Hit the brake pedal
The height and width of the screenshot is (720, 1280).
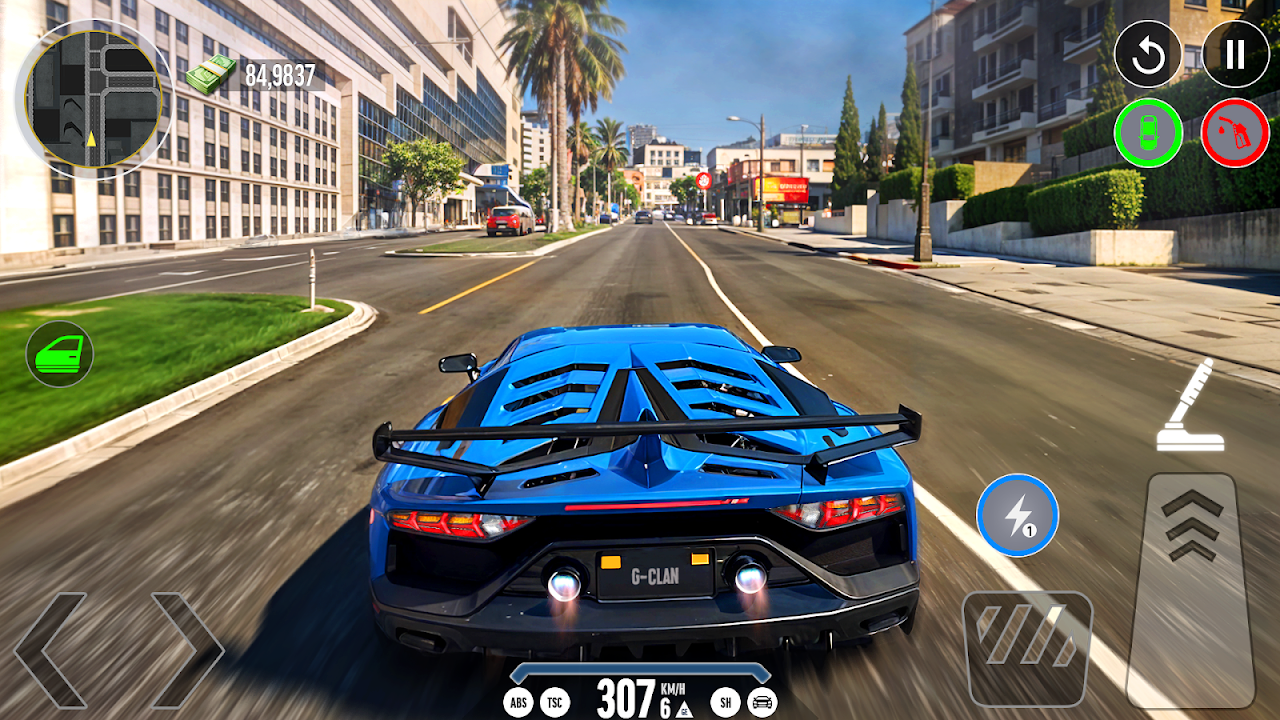(1027, 648)
